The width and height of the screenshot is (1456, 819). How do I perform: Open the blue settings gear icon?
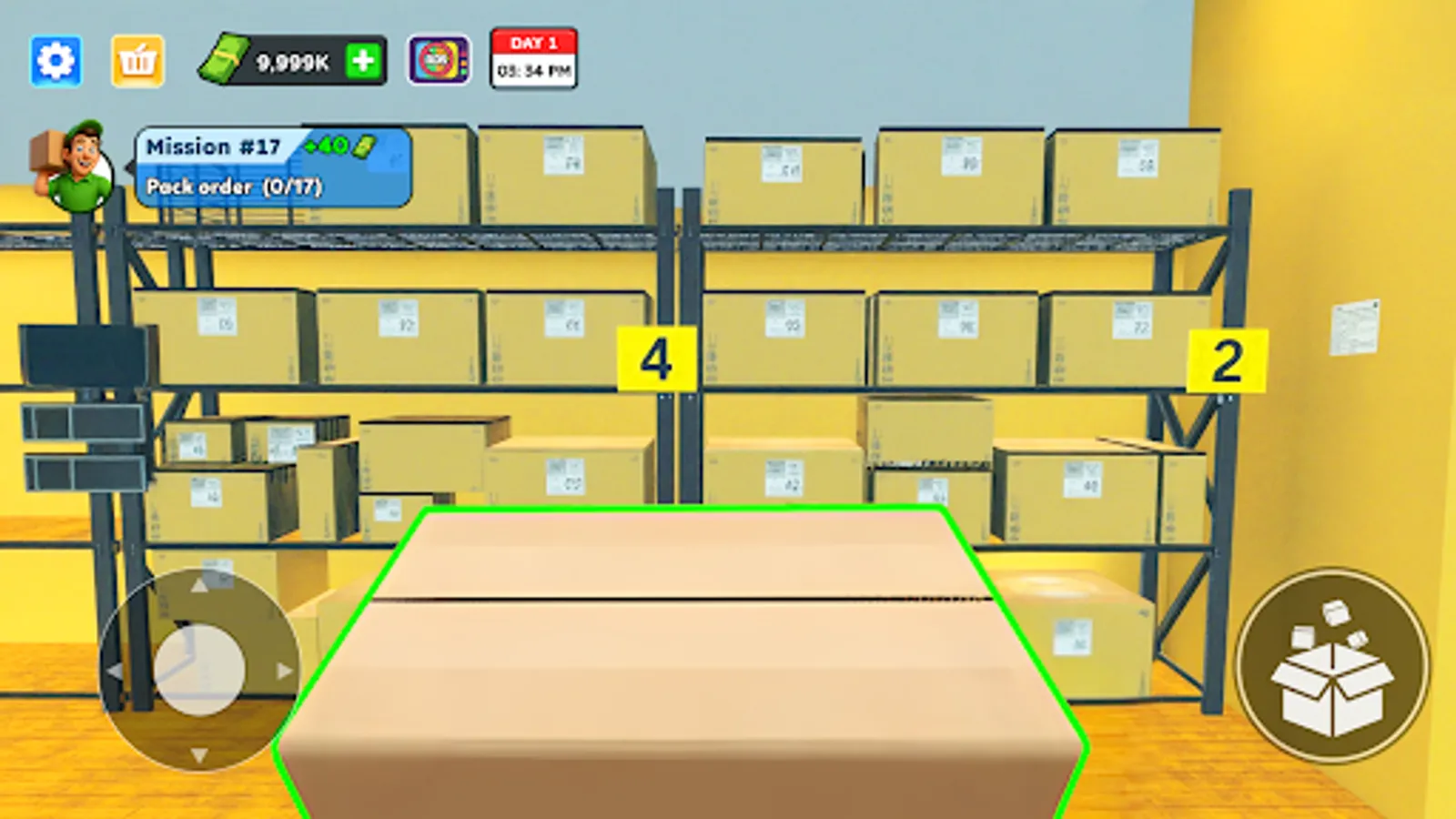[x=55, y=58]
